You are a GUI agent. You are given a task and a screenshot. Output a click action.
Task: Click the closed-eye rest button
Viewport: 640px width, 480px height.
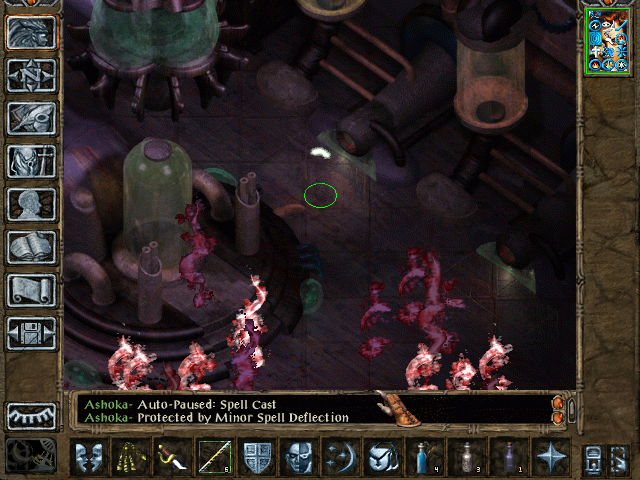click(x=32, y=416)
